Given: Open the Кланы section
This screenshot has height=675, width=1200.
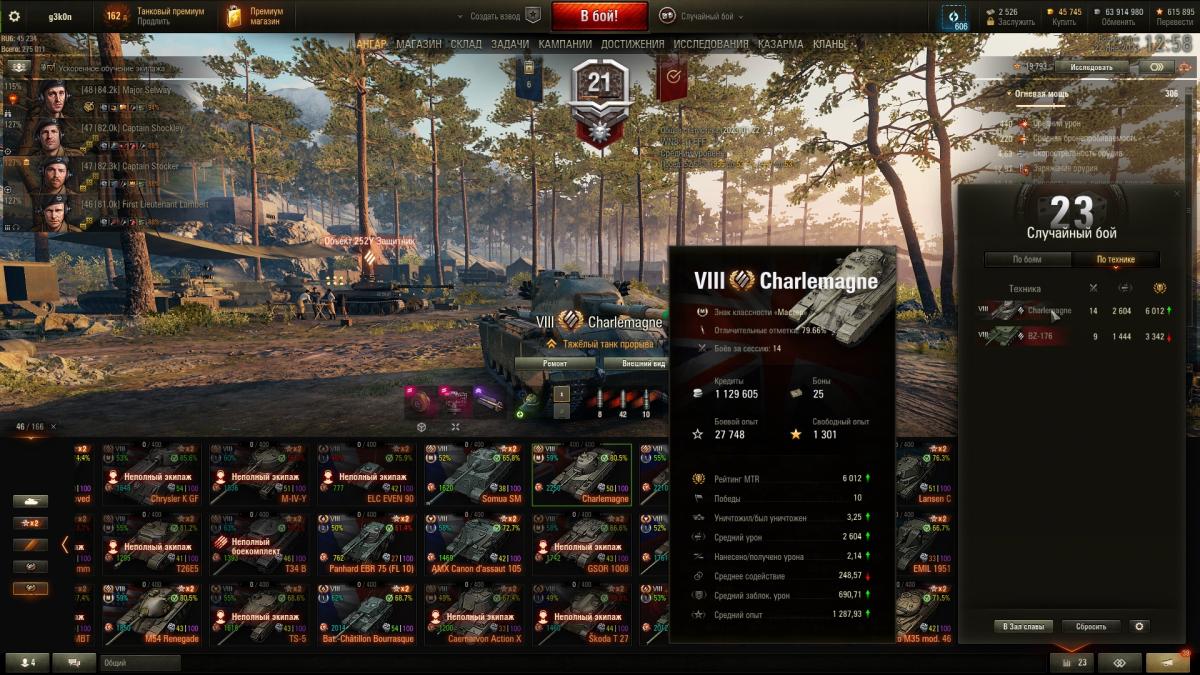Looking at the screenshot, I should tap(829, 45).
